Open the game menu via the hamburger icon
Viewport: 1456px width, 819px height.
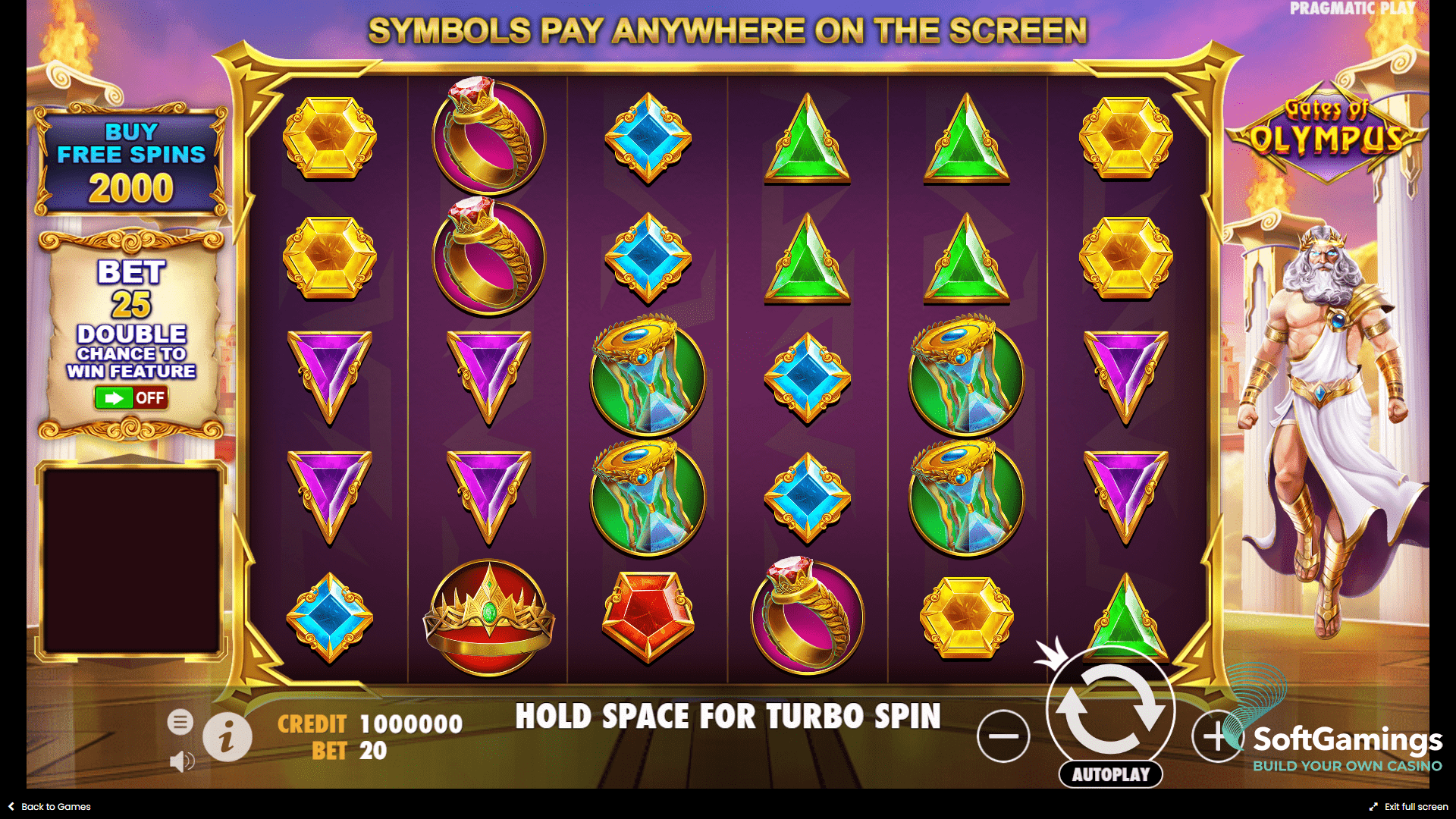pos(181,721)
